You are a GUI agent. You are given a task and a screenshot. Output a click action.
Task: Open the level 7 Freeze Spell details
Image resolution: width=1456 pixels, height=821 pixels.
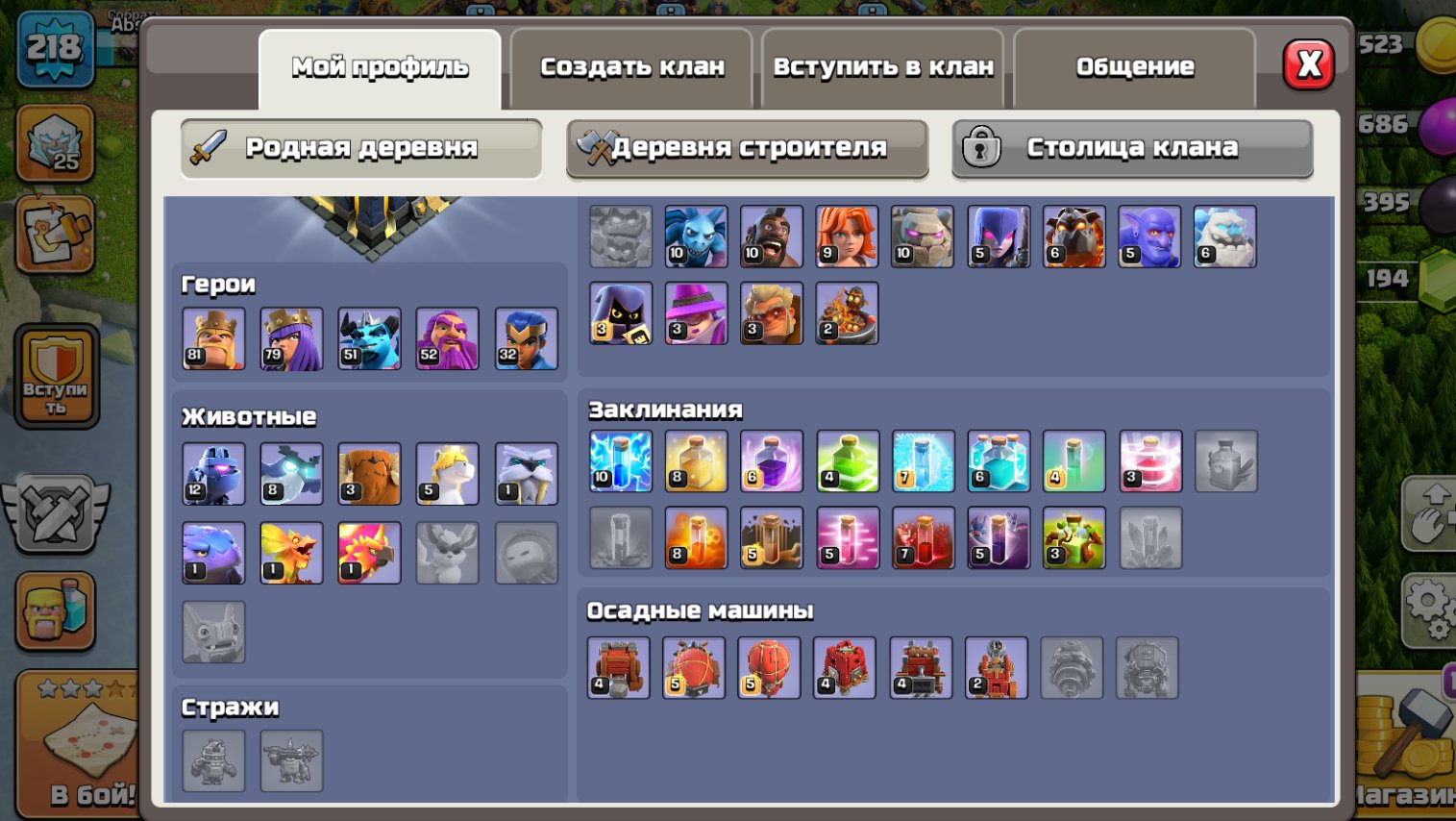tap(923, 461)
